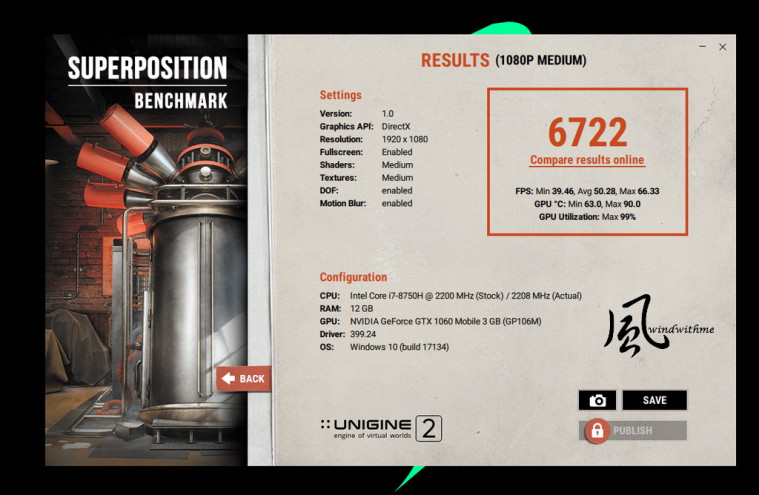Screen dimensions: 759x495
Task: Save the benchmark results
Action: [654, 400]
